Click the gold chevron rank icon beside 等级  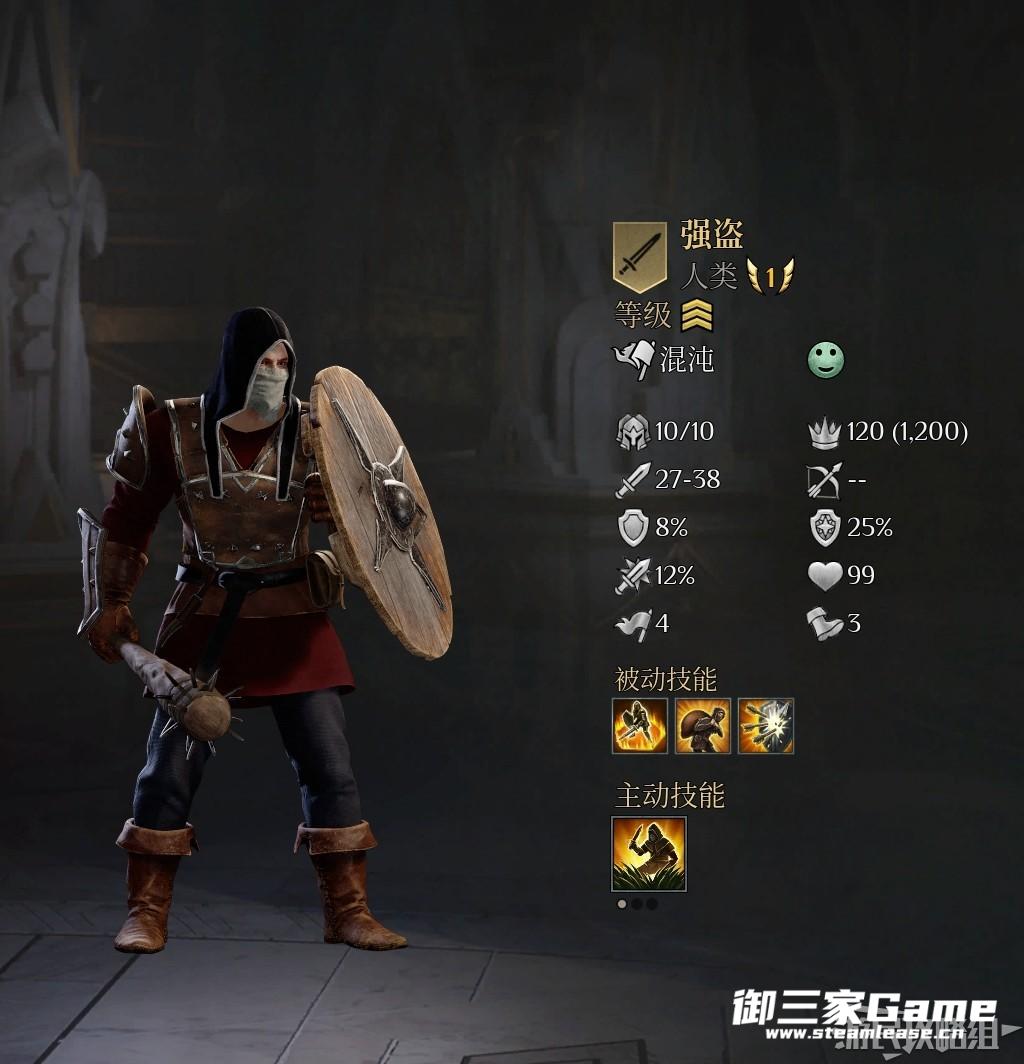click(x=697, y=317)
